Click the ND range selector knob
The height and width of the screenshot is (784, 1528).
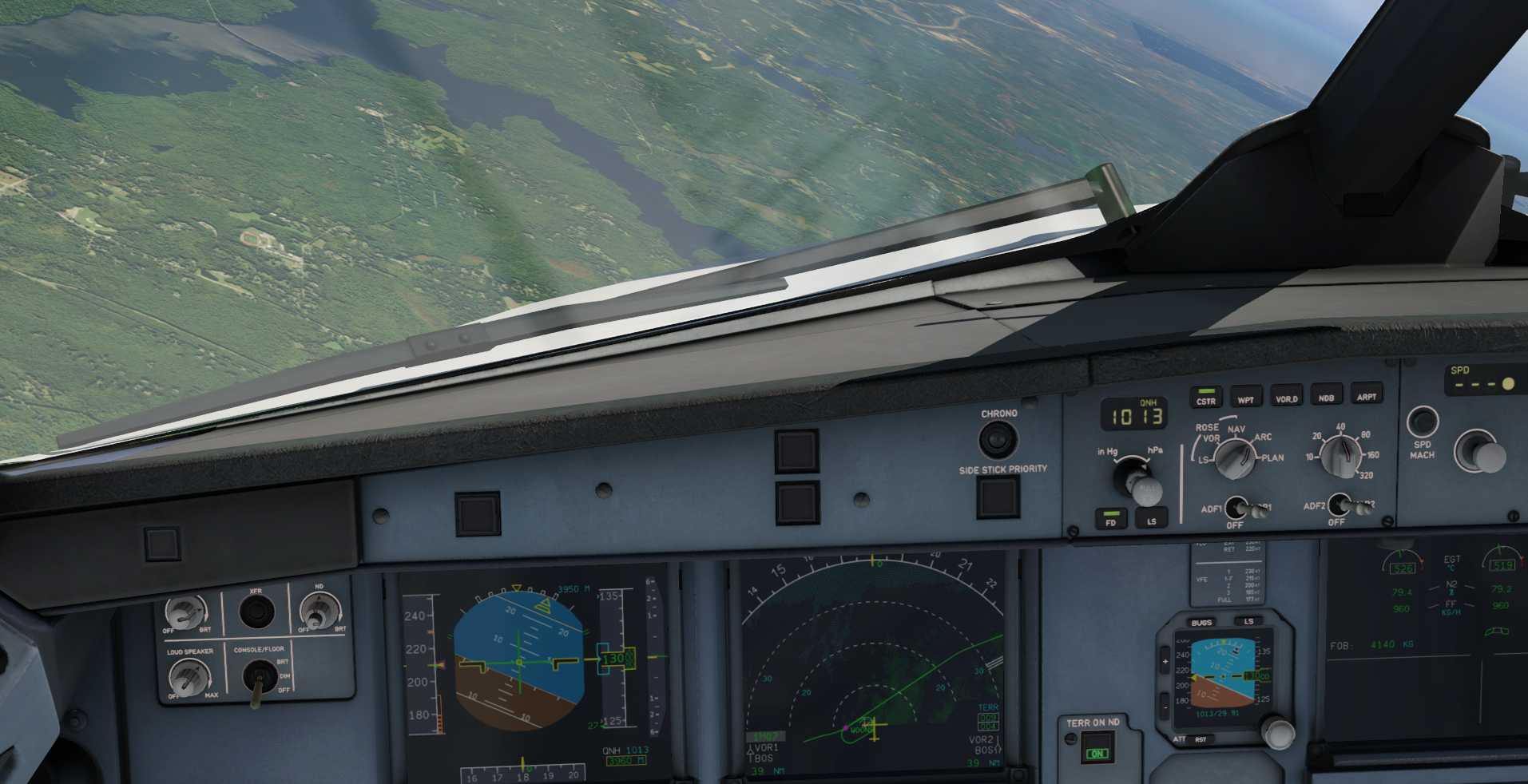(1341, 455)
